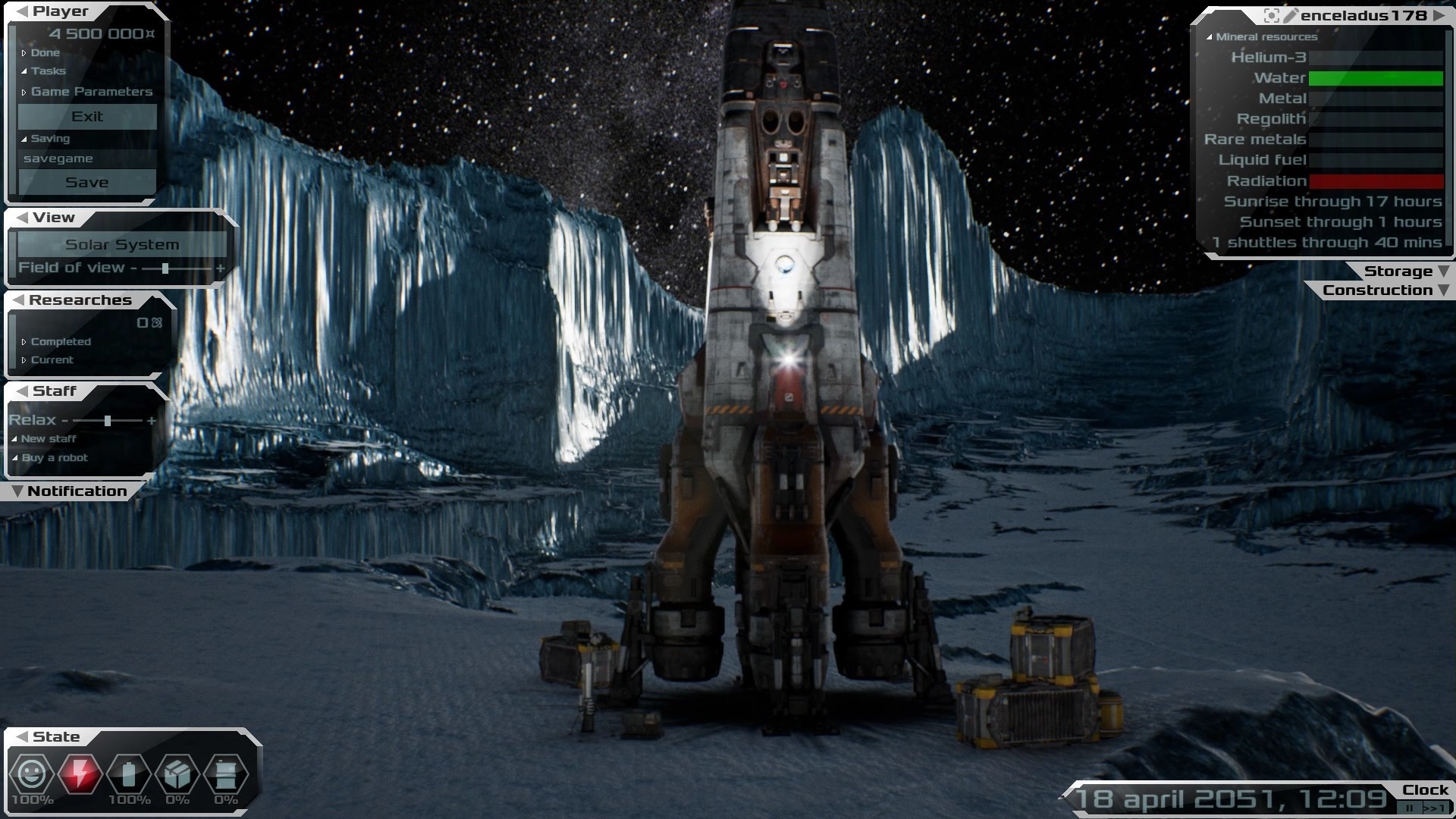Expand the Game Parameters section
This screenshot has width=1456, height=819.
click(x=91, y=92)
